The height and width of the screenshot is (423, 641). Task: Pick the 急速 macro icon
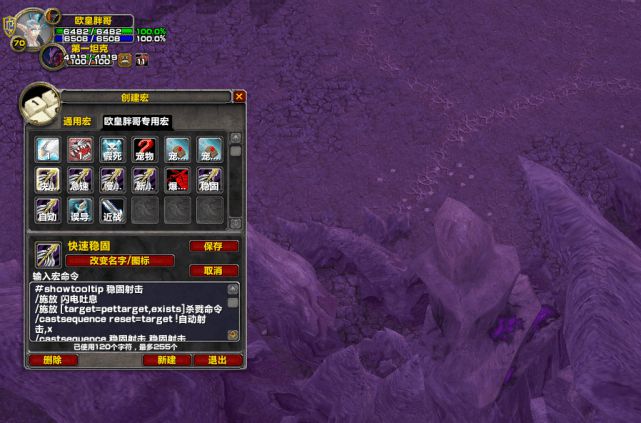(x=81, y=180)
